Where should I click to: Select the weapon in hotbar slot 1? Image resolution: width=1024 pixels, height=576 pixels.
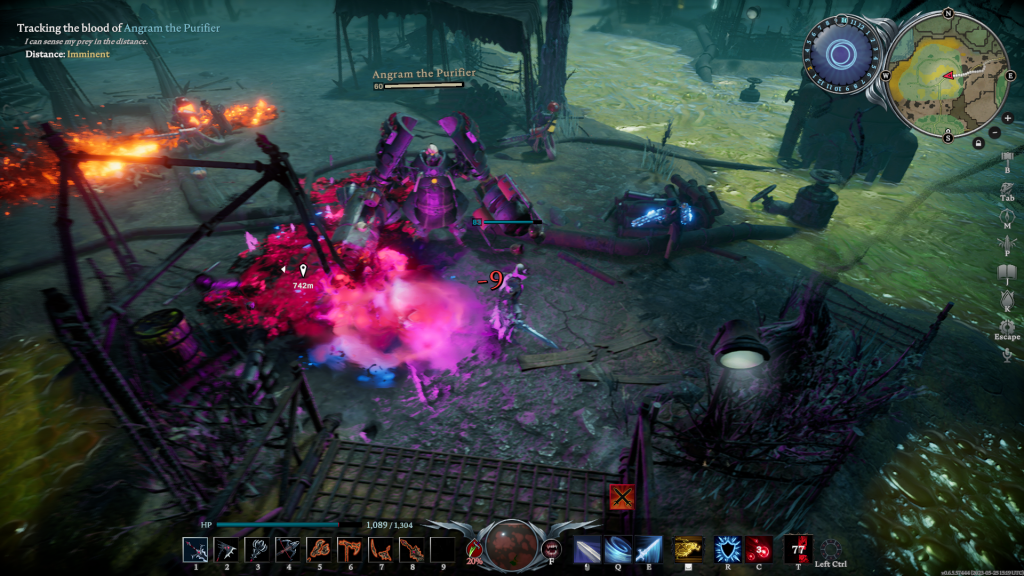(x=195, y=549)
